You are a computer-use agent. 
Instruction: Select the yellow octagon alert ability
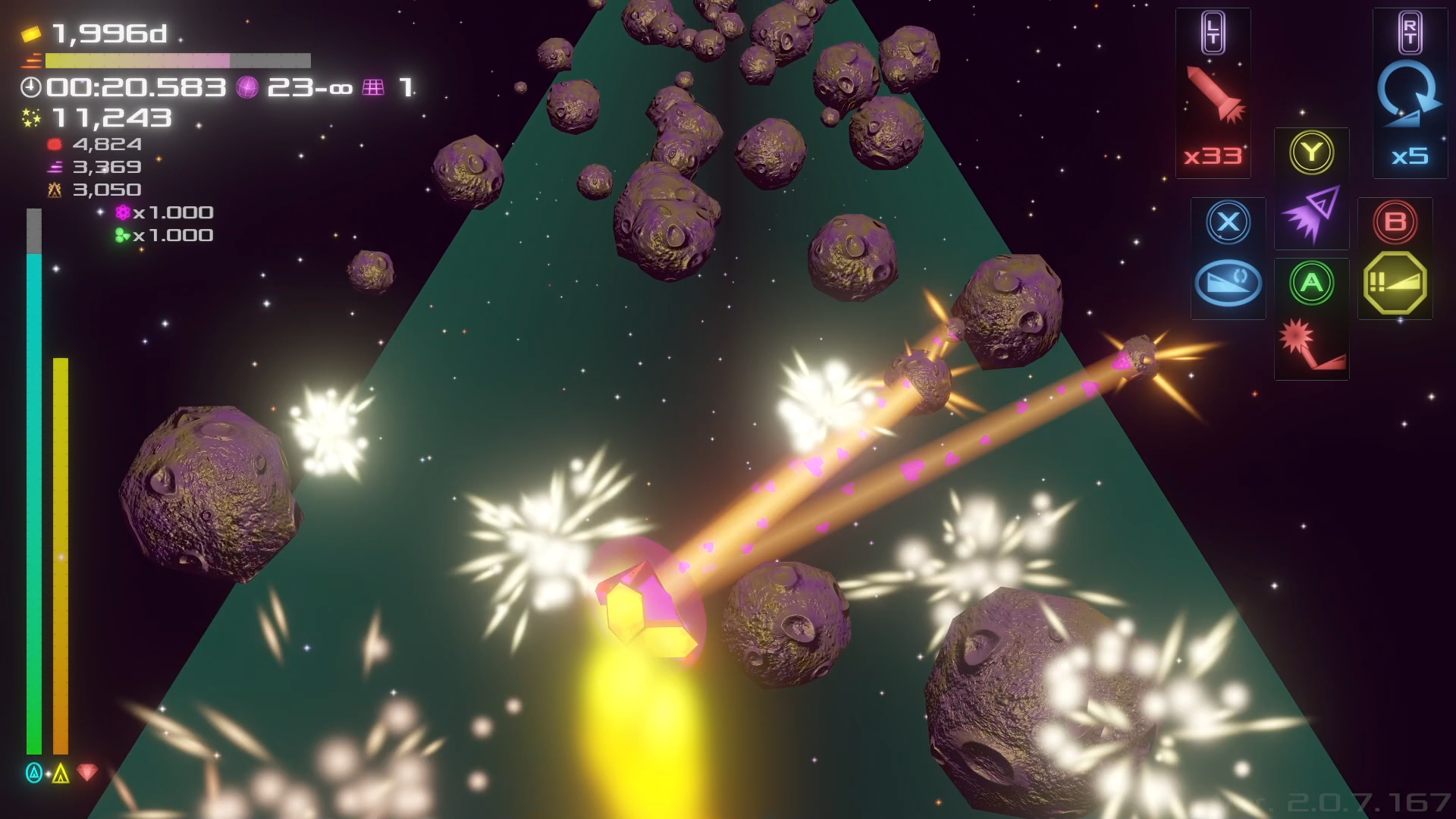coord(1395,284)
